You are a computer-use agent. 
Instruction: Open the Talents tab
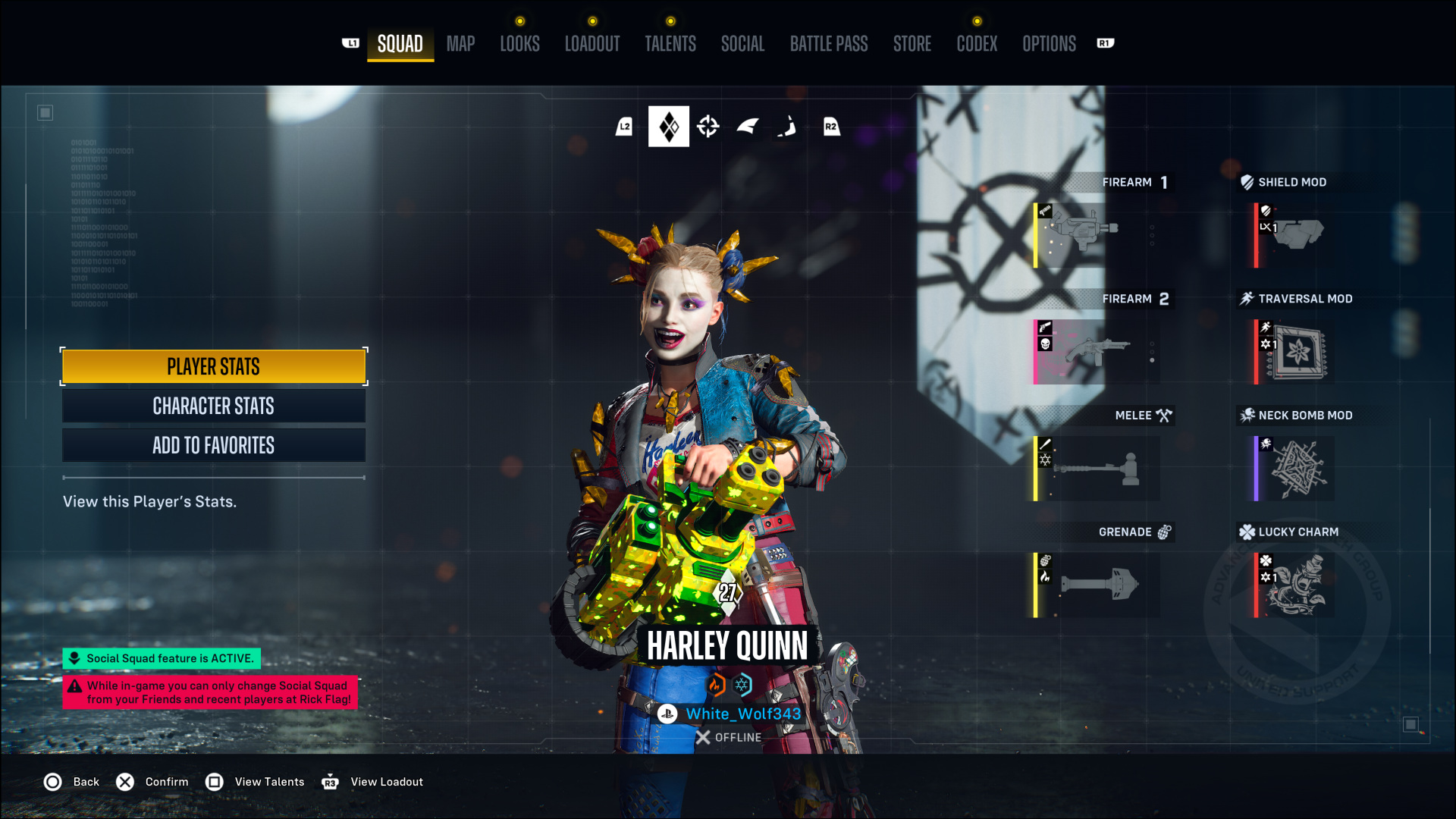pos(670,44)
